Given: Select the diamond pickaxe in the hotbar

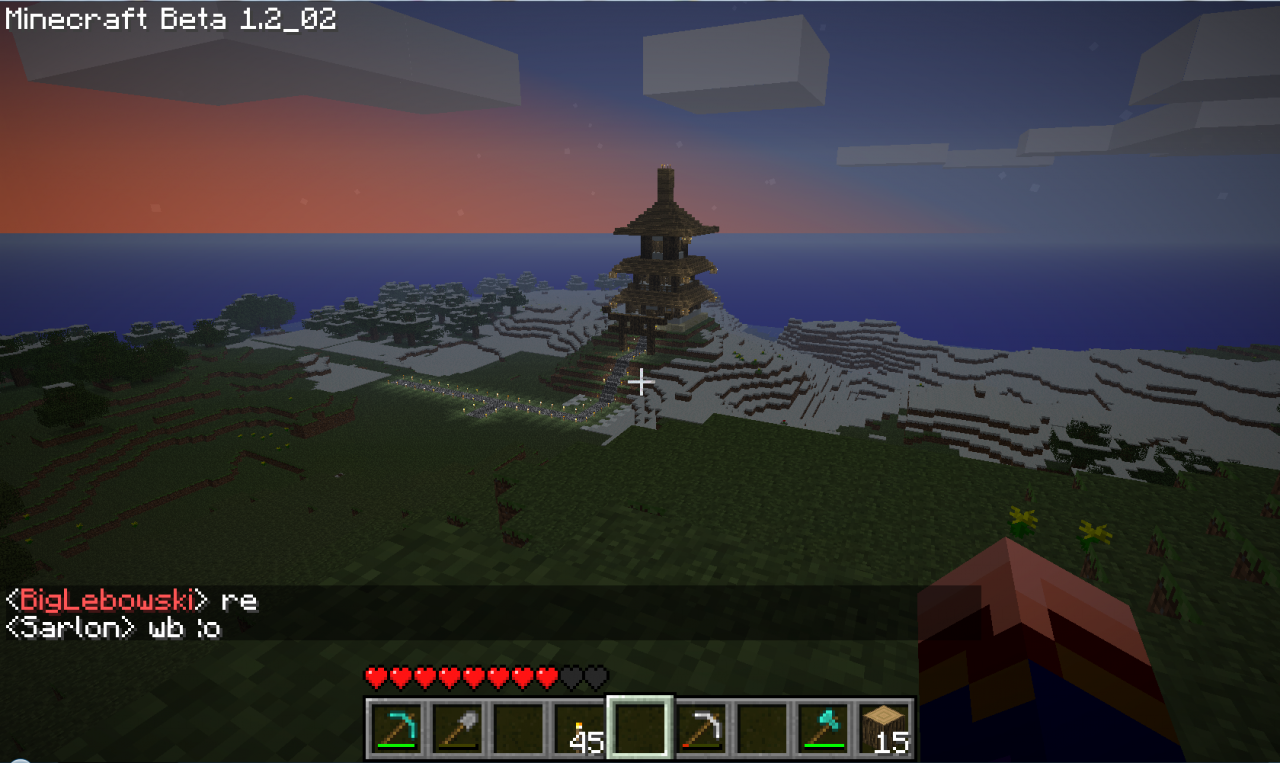Looking at the screenshot, I should (396, 726).
